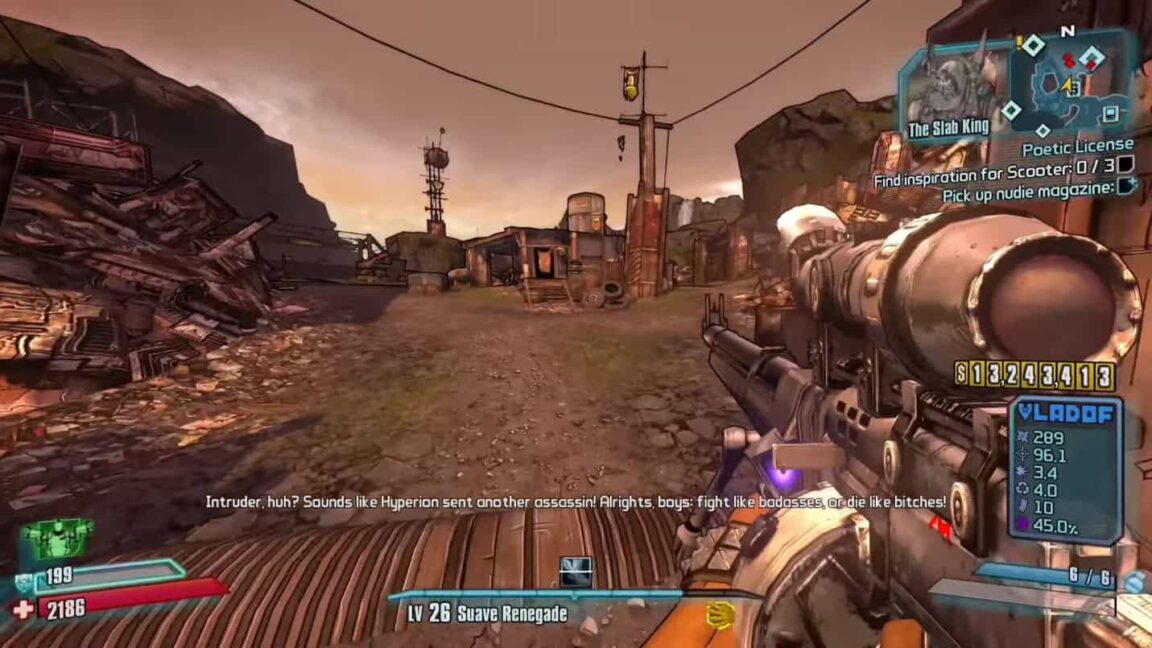Select the grenade icon beside ammo
The image size is (1152, 648).
[x=1132, y=582]
